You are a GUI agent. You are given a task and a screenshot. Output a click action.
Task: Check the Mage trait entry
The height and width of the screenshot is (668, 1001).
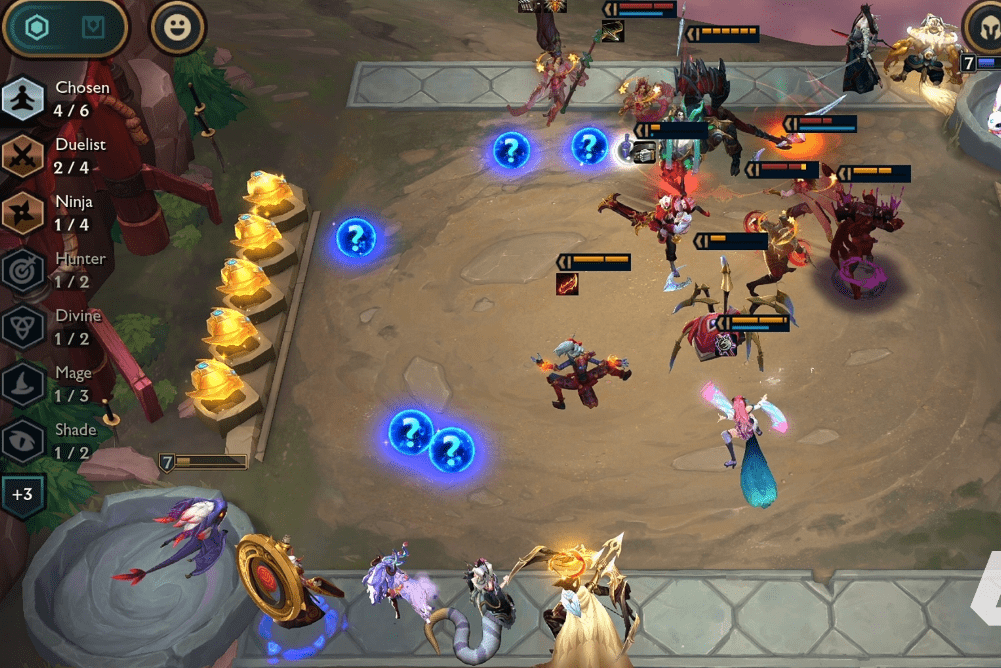(22, 383)
